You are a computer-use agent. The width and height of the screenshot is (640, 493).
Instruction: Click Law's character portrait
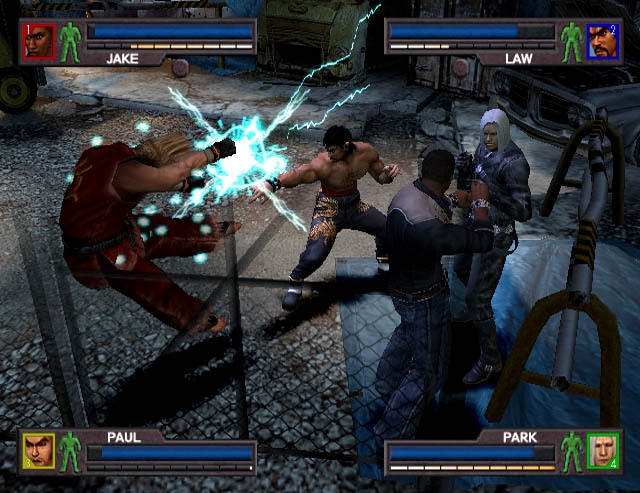(602, 41)
